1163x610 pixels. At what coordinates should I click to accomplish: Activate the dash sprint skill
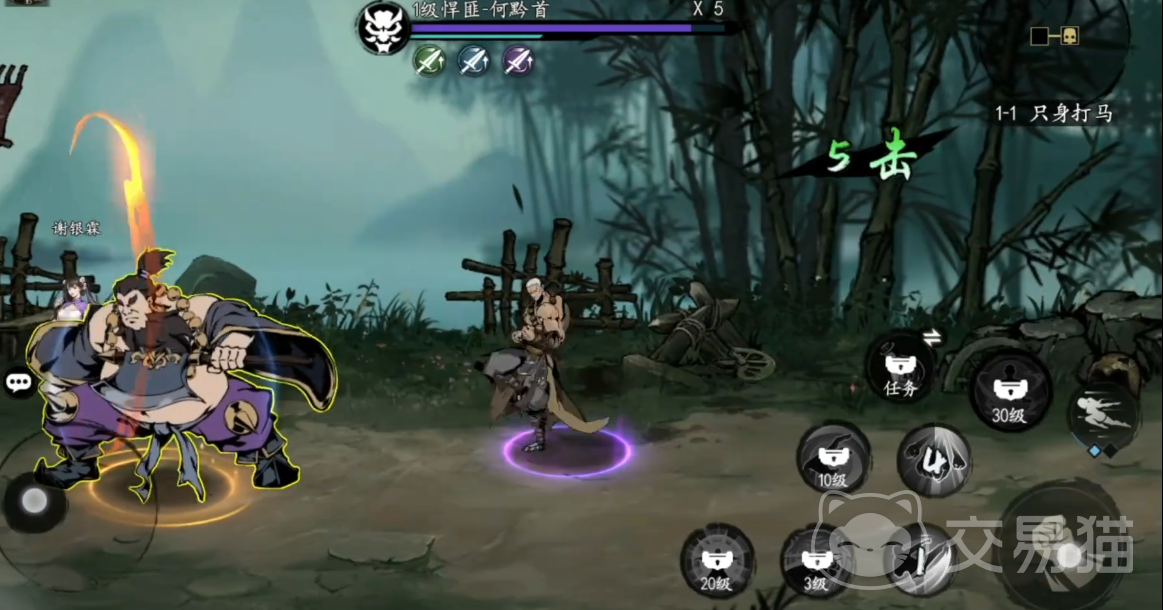pyautogui.click(x=1104, y=412)
